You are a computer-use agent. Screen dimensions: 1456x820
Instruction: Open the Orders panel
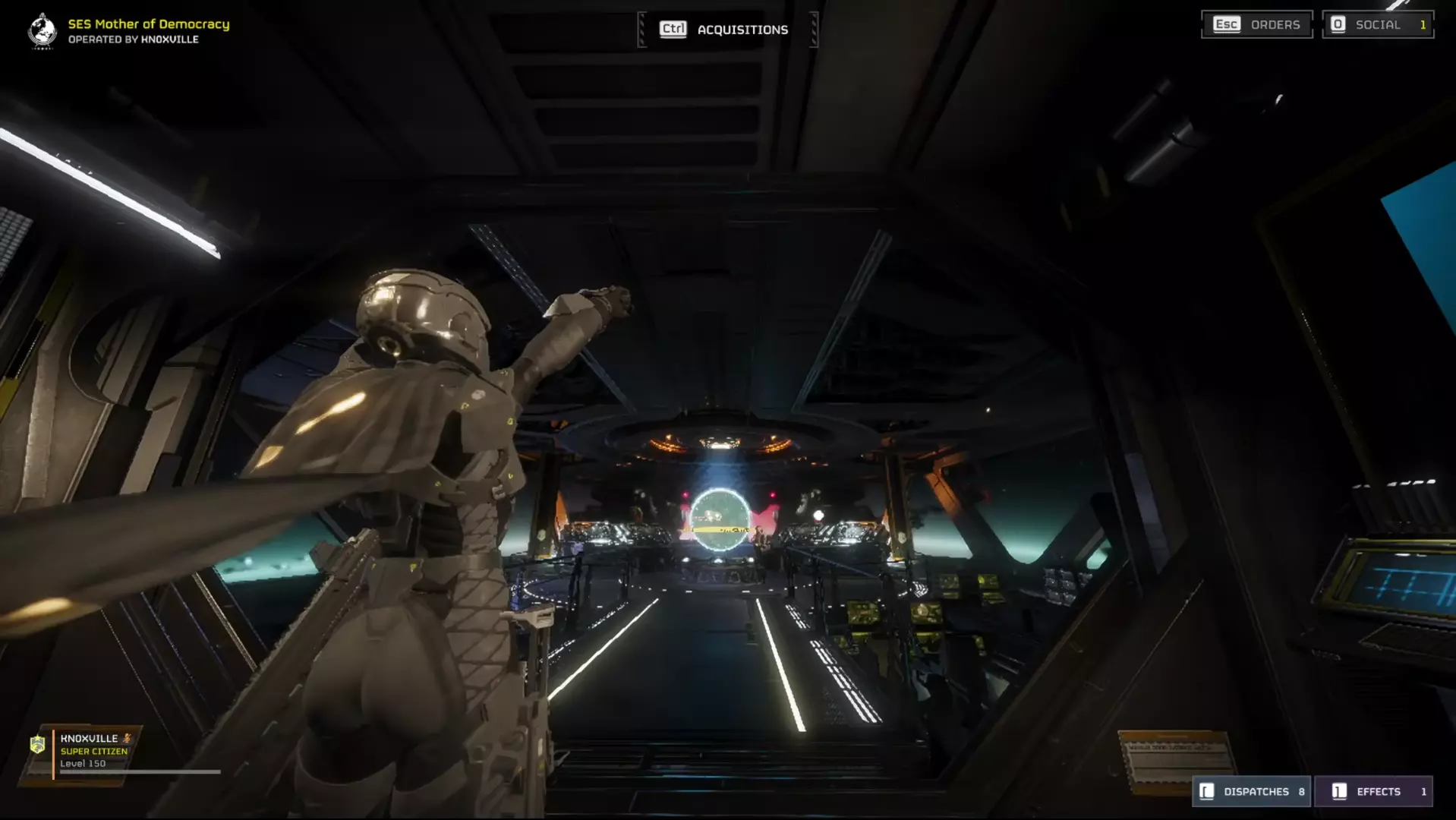coord(1257,24)
